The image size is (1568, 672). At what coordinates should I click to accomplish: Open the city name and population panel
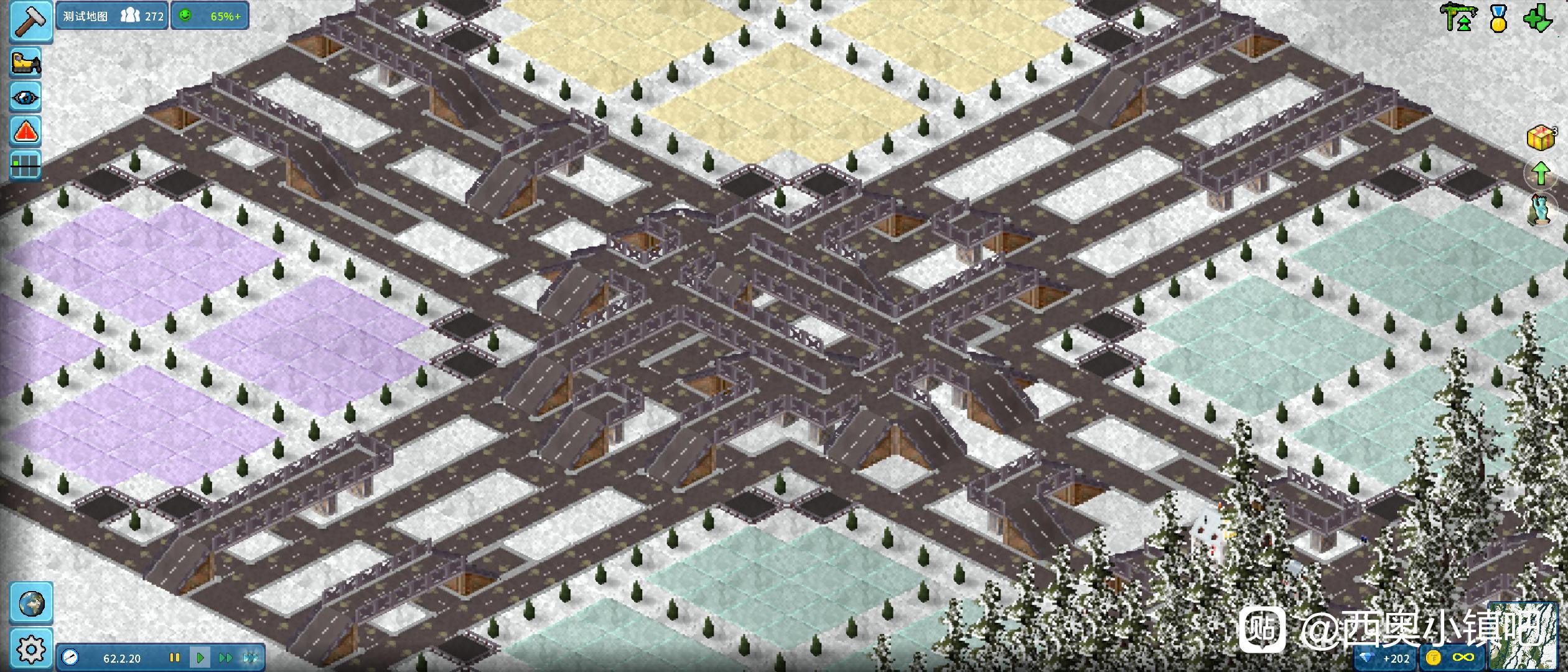click(113, 16)
